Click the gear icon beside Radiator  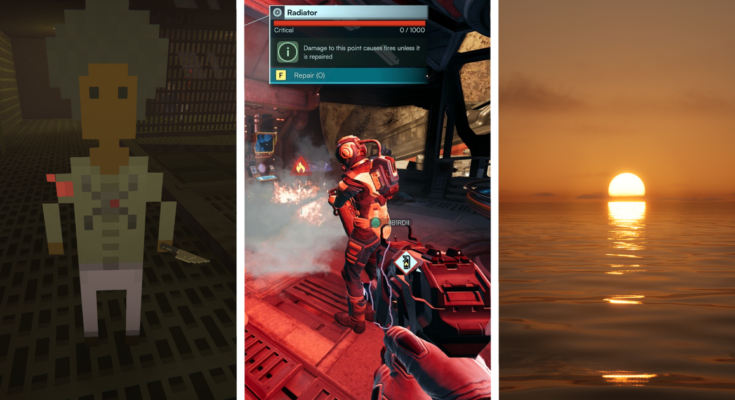pyautogui.click(x=277, y=14)
